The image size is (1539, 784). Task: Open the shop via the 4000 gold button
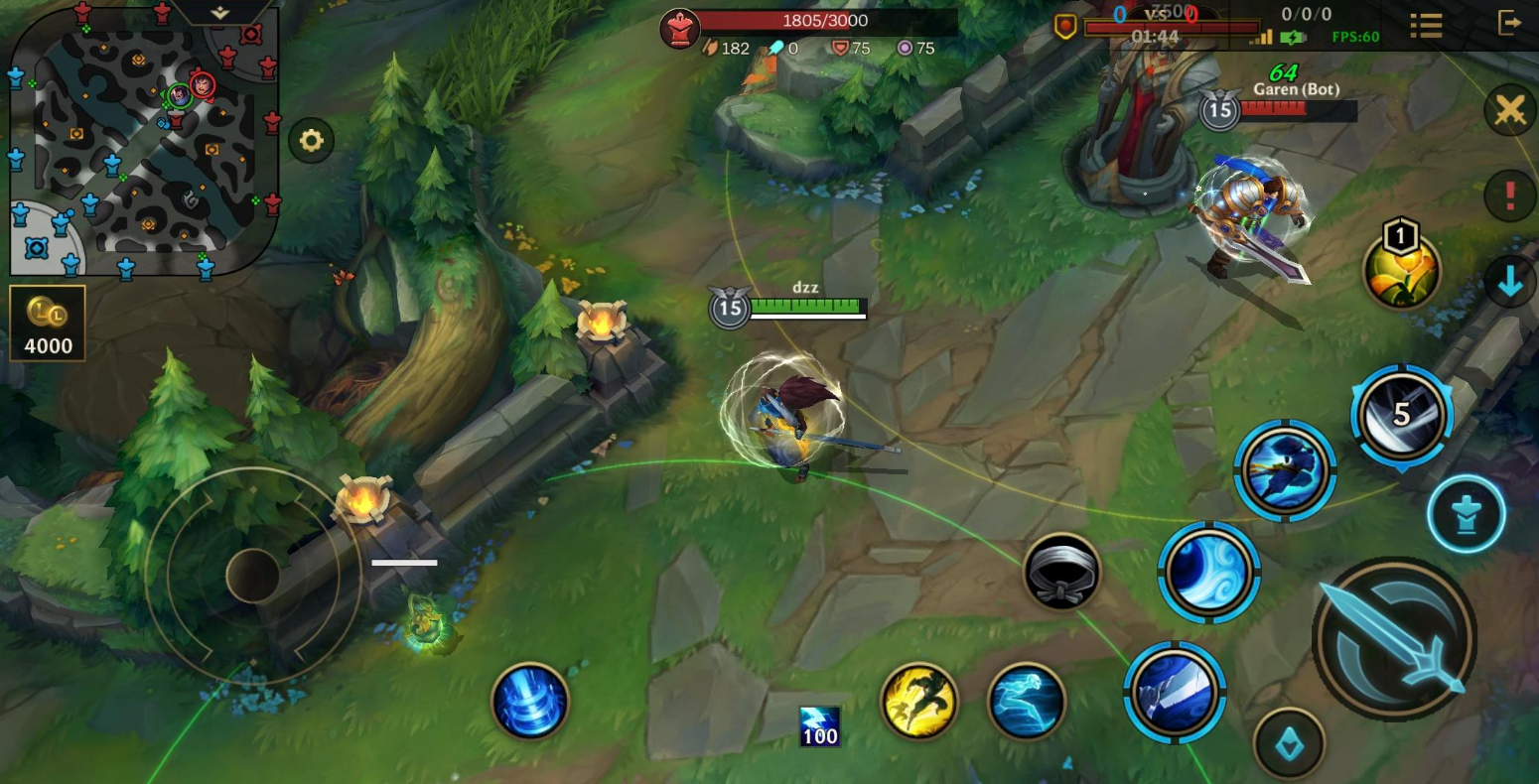(48, 324)
